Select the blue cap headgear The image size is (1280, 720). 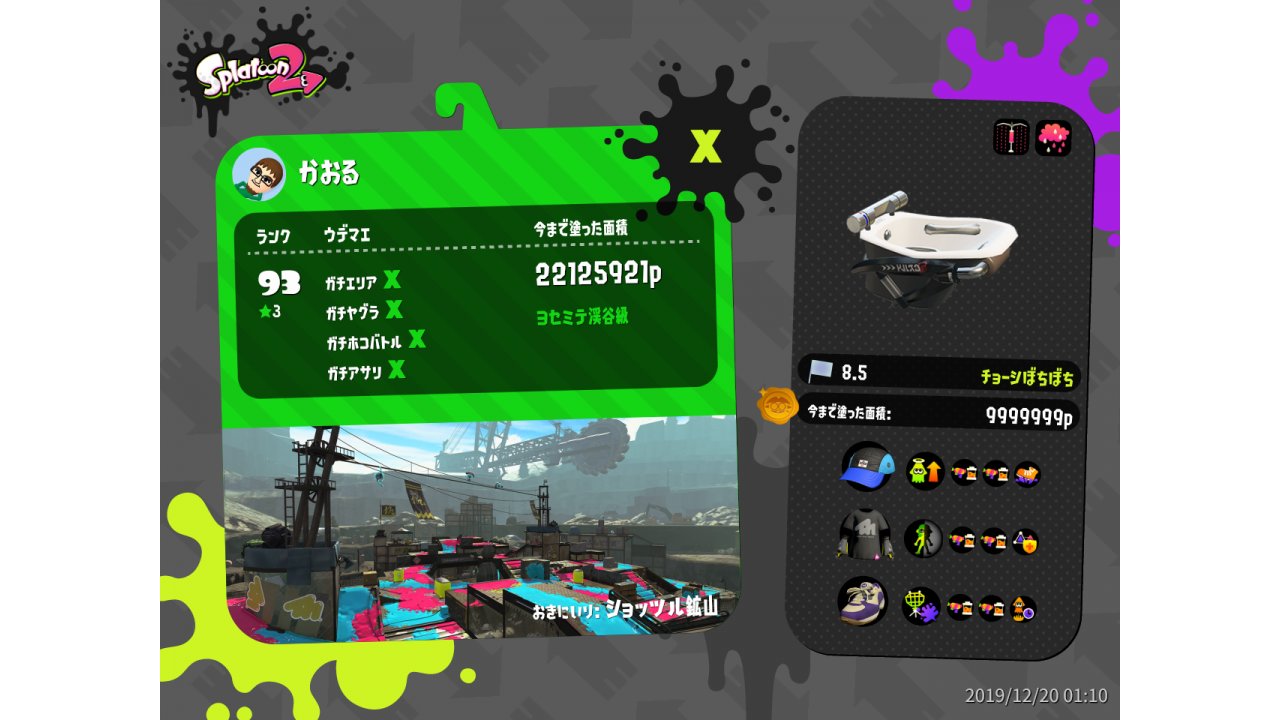click(865, 467)
